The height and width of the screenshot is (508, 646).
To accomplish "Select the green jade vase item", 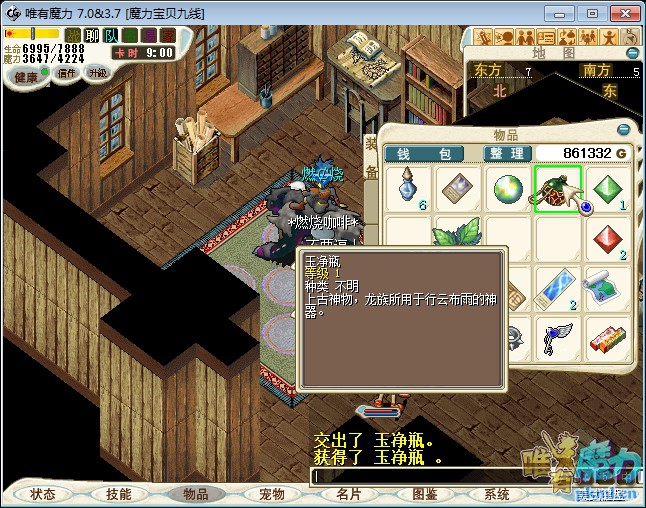I will (557, 188).
